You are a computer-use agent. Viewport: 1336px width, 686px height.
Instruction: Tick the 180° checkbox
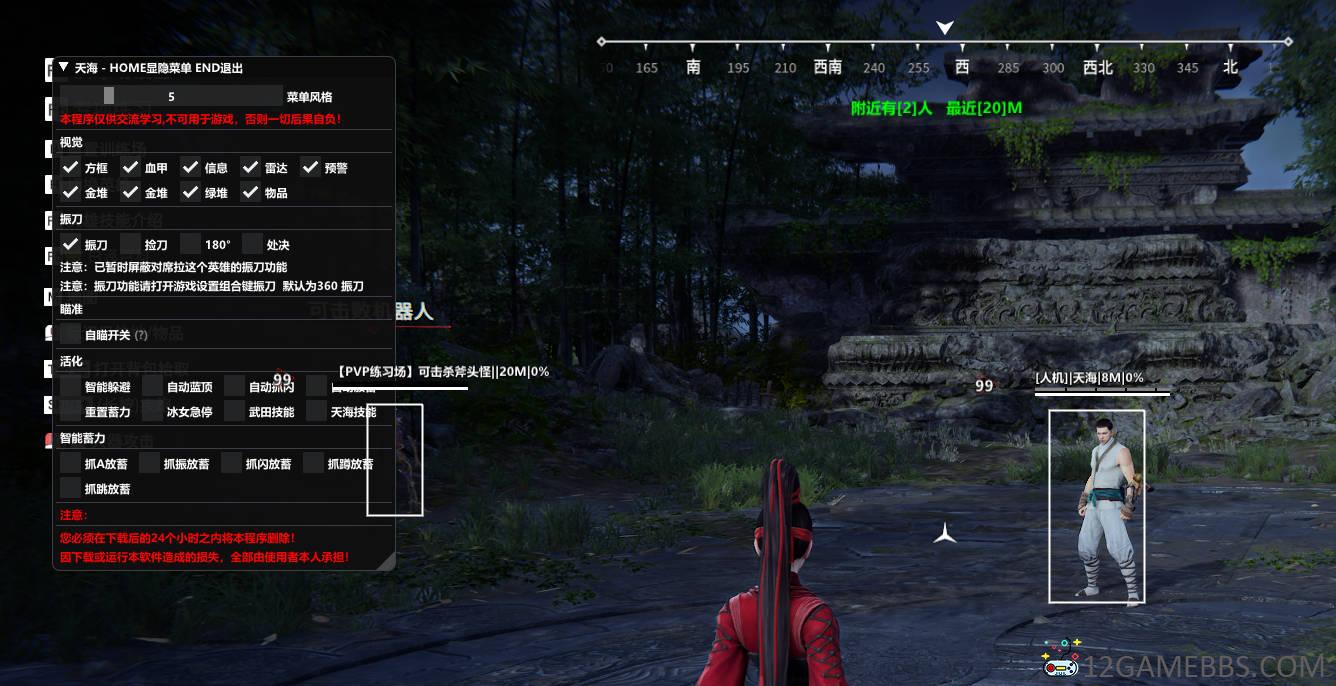tap(190, 244)
